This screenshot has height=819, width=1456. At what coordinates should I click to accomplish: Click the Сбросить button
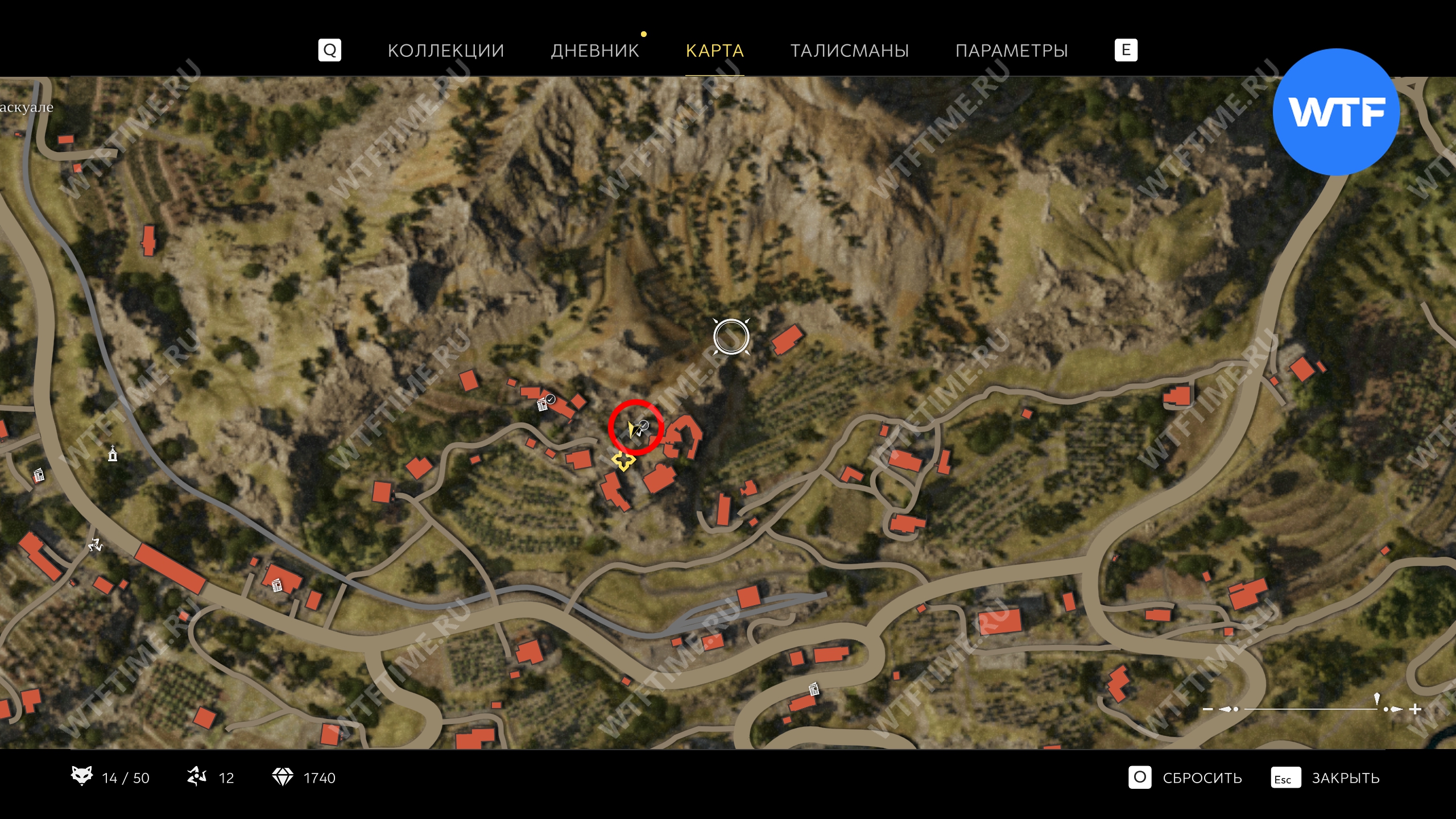click(x=1201, y=777)
